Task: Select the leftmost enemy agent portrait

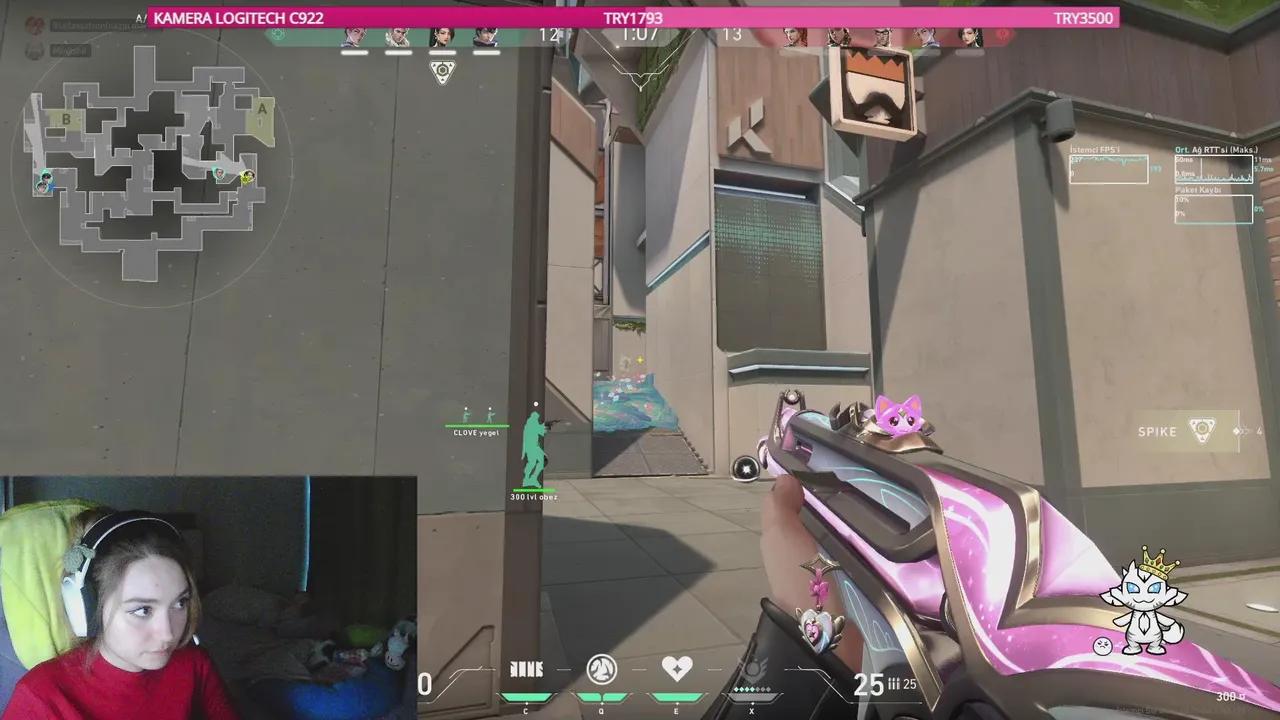Action: pos(796,35)
